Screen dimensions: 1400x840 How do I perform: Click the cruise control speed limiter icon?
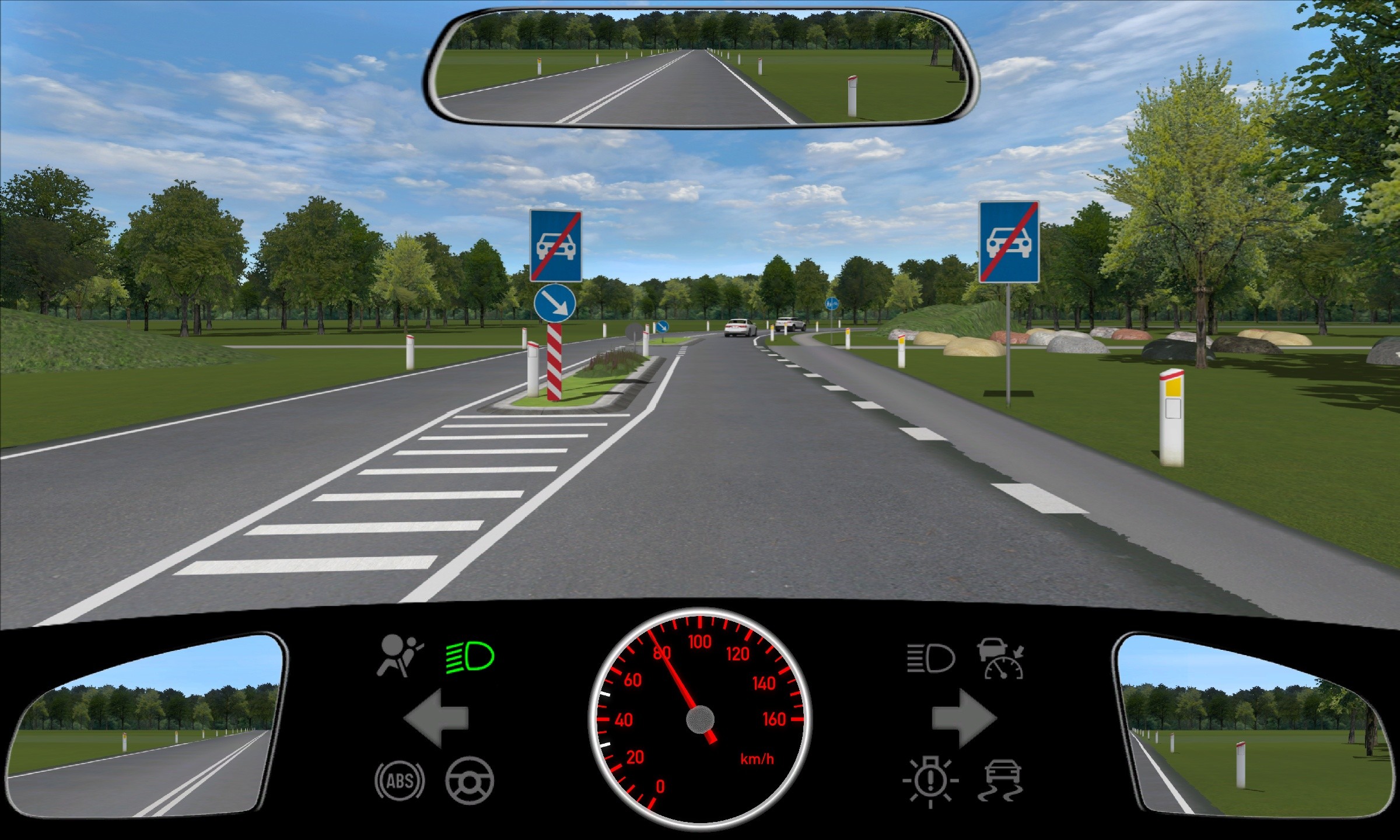1002,659
